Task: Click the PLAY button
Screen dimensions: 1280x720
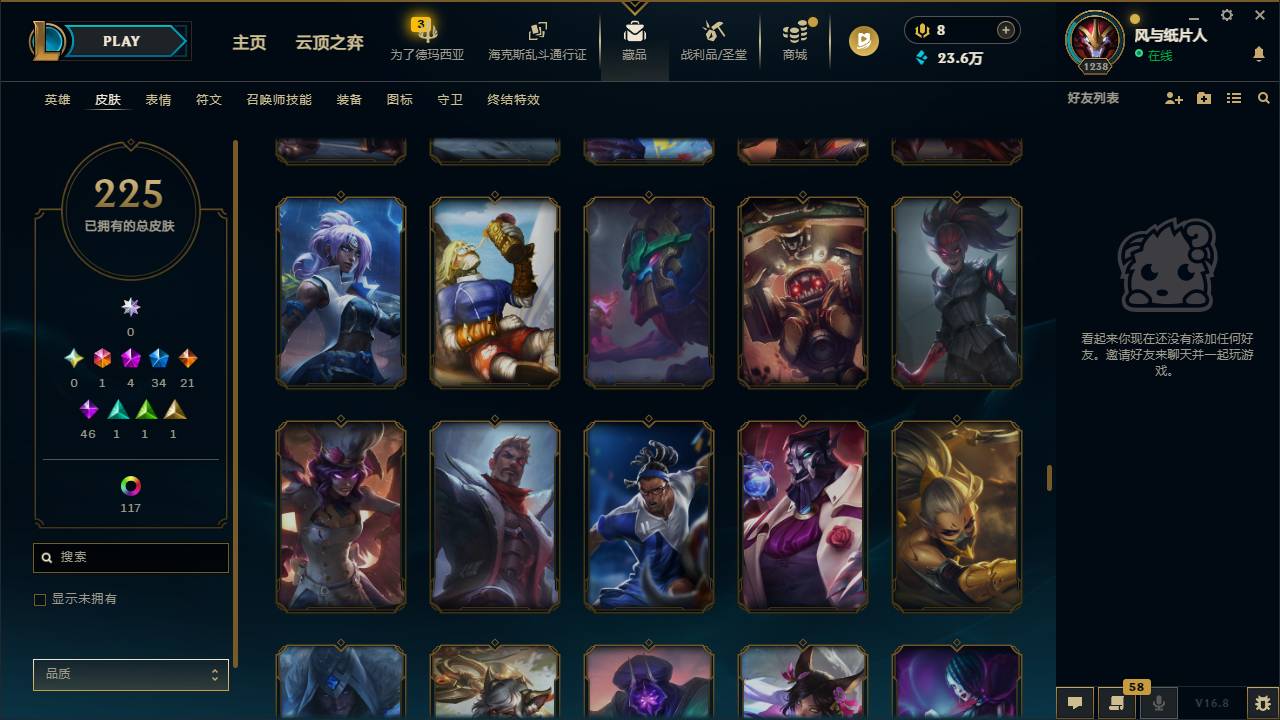Action: (x=121, y=41)
